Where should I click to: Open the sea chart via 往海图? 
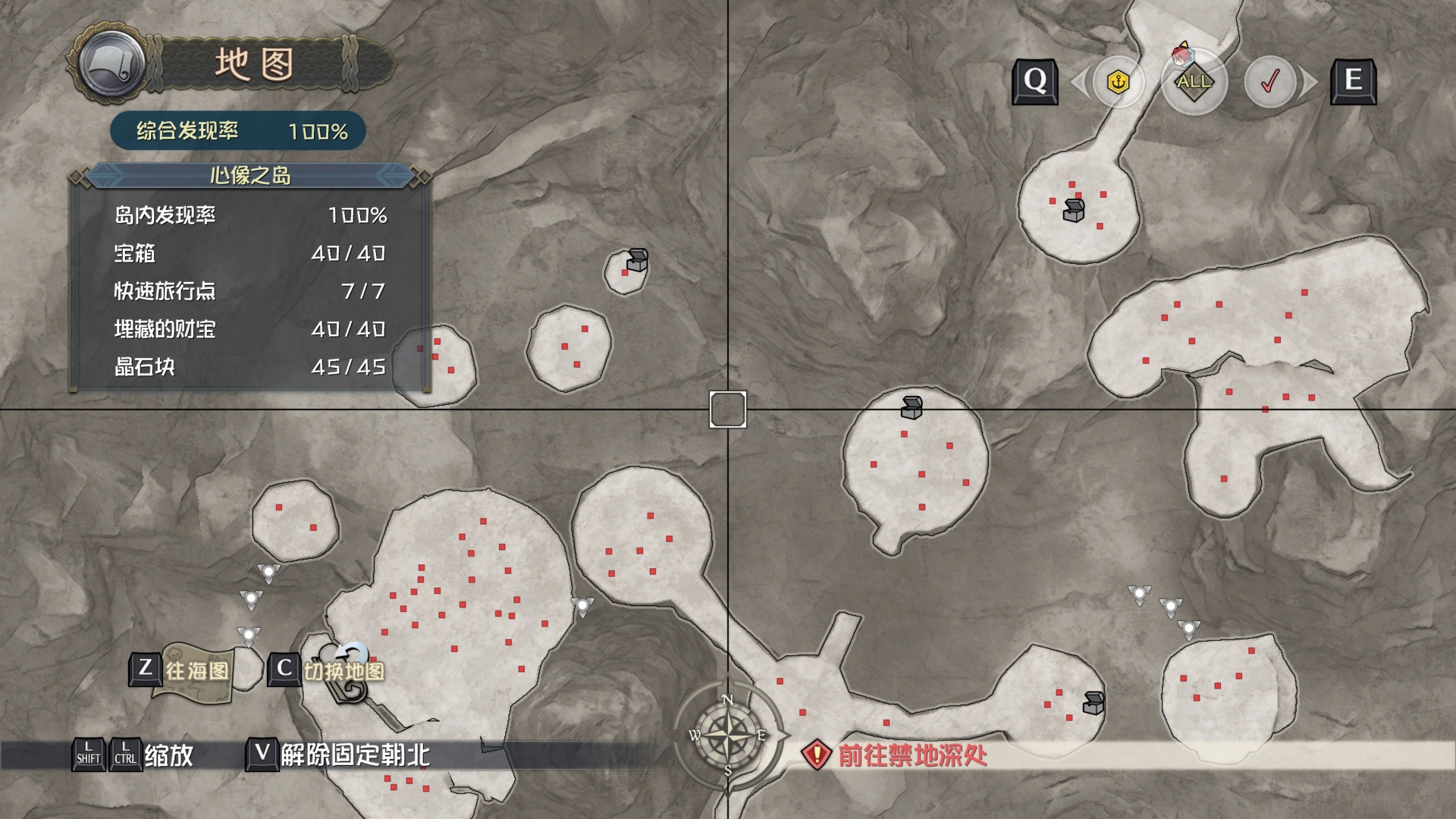click(183, 670)
